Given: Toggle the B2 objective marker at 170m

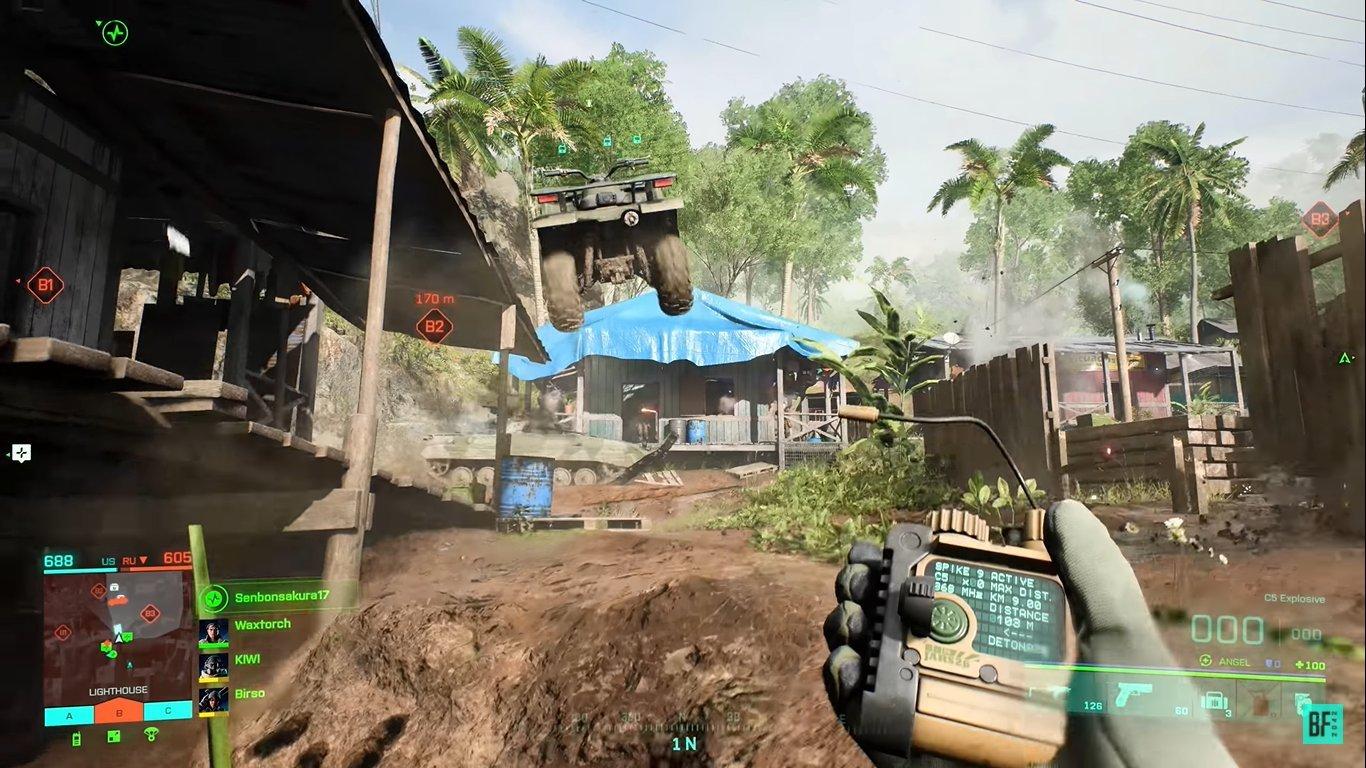Looking at the screenshot, I should coord(433,325).
